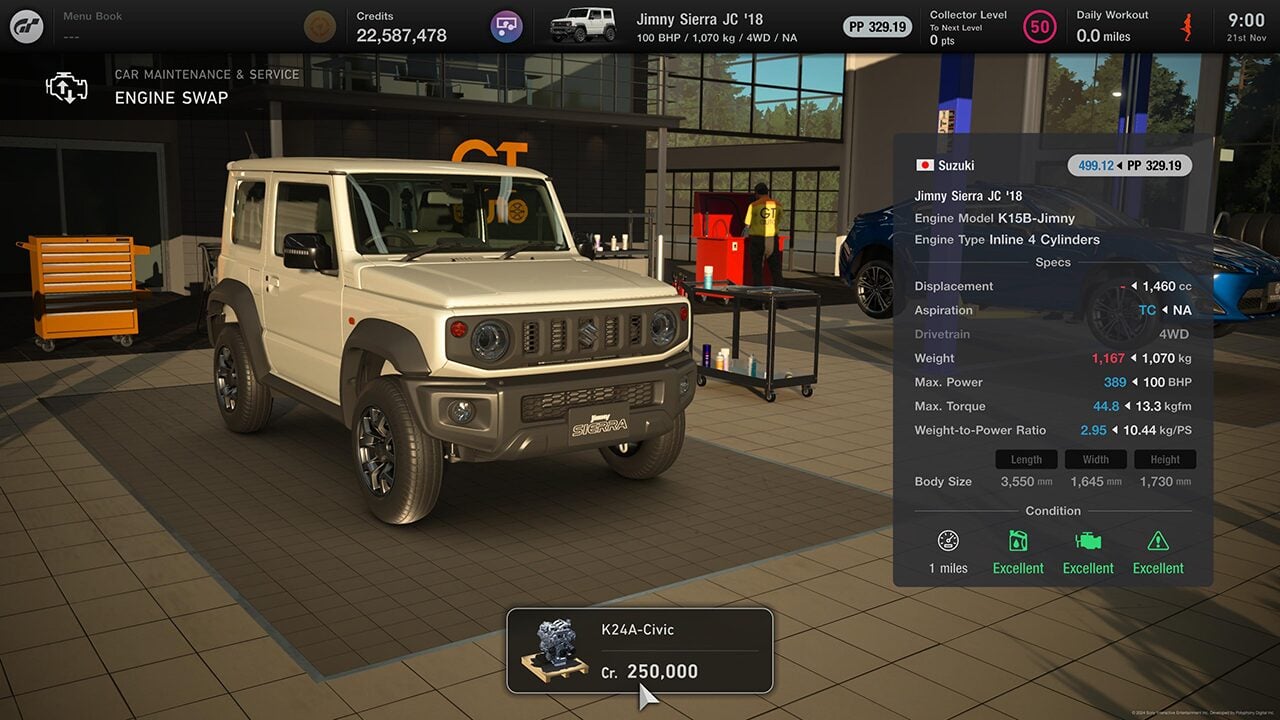Click the Gran Turismo logo icon
1280x720 pixels.
27,26
